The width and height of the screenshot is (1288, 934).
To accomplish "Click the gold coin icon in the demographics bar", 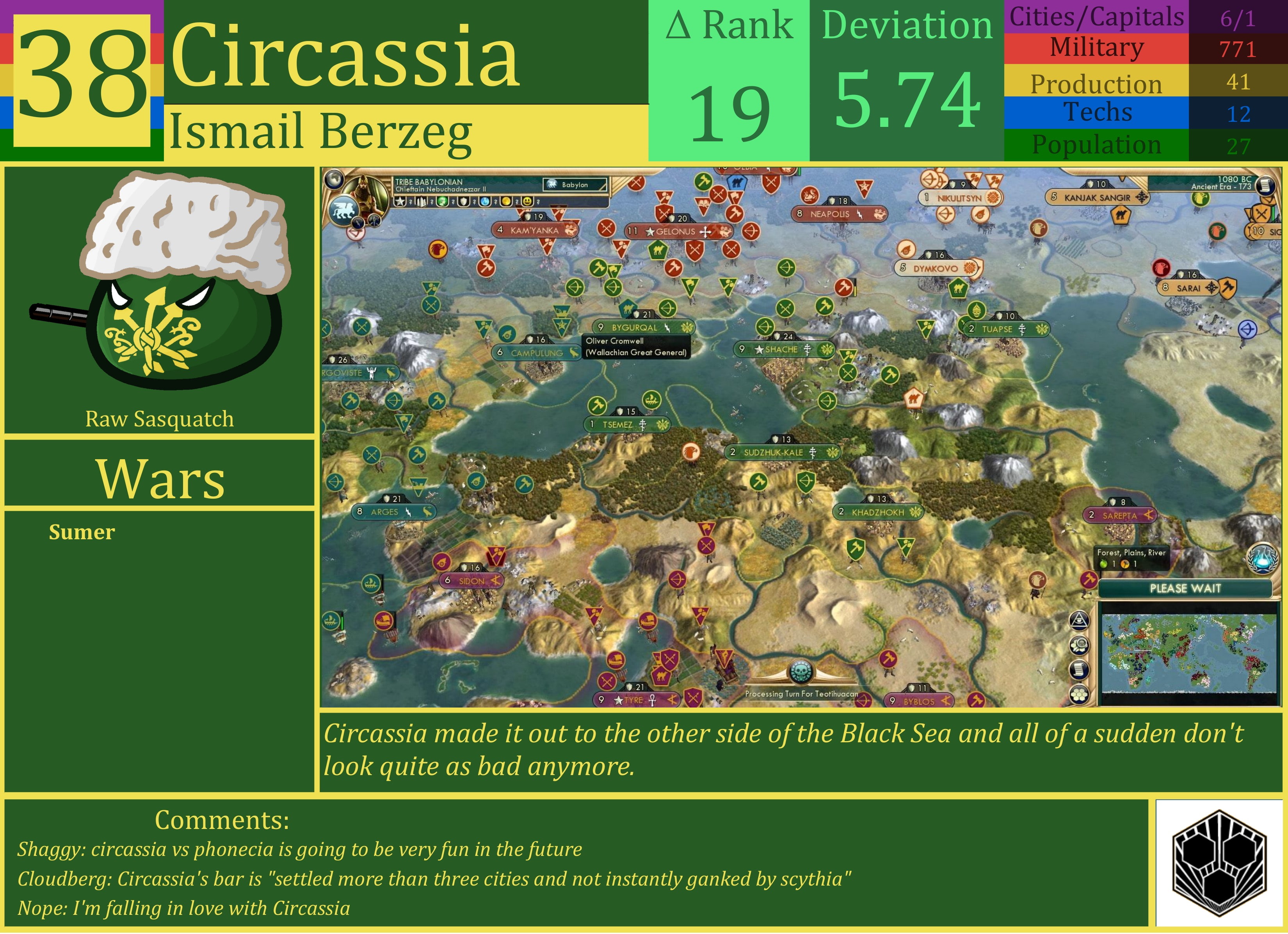I will click(x=507, y=203).
